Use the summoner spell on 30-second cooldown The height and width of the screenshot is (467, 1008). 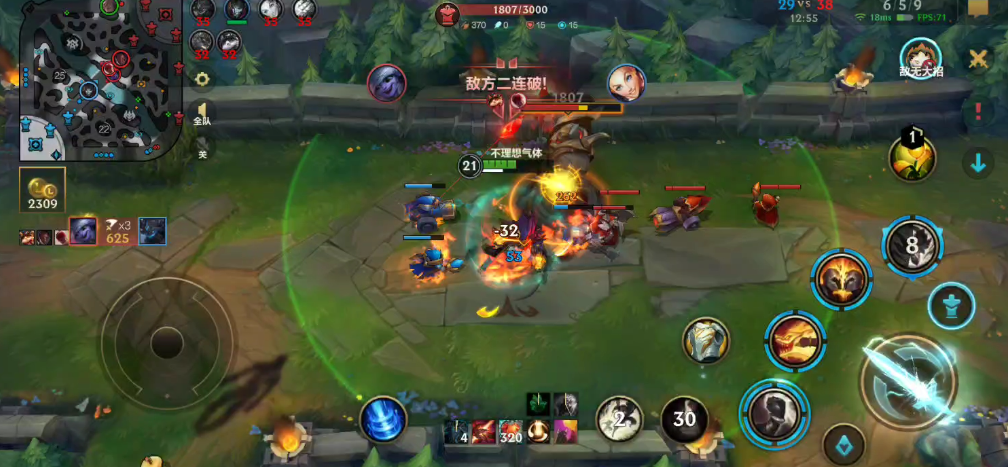pyautogui.click(x=684, y=419)
